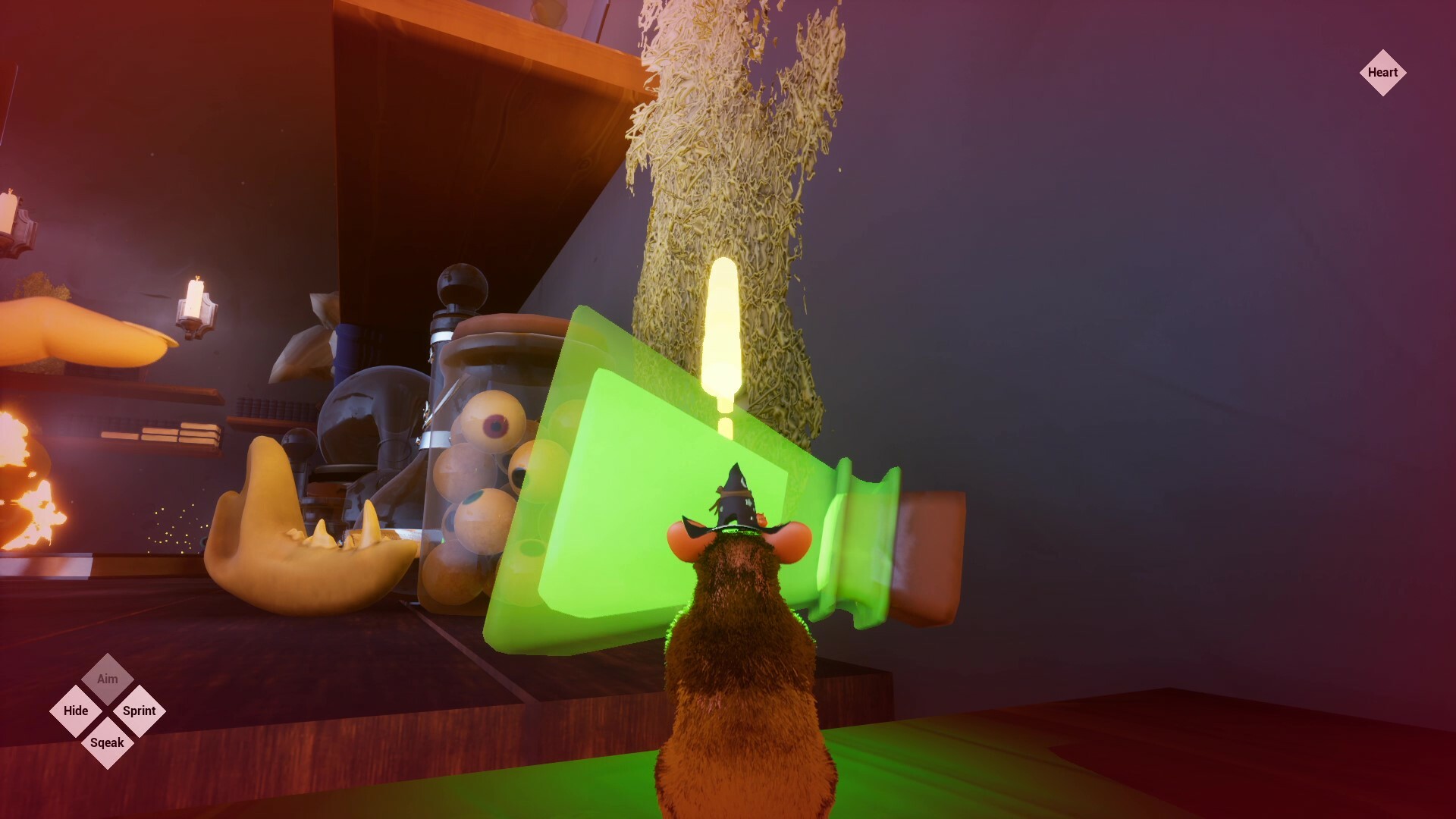The image size is (1456, 819).
Task: Click the Sprint label text
Action: click(139, 711)
